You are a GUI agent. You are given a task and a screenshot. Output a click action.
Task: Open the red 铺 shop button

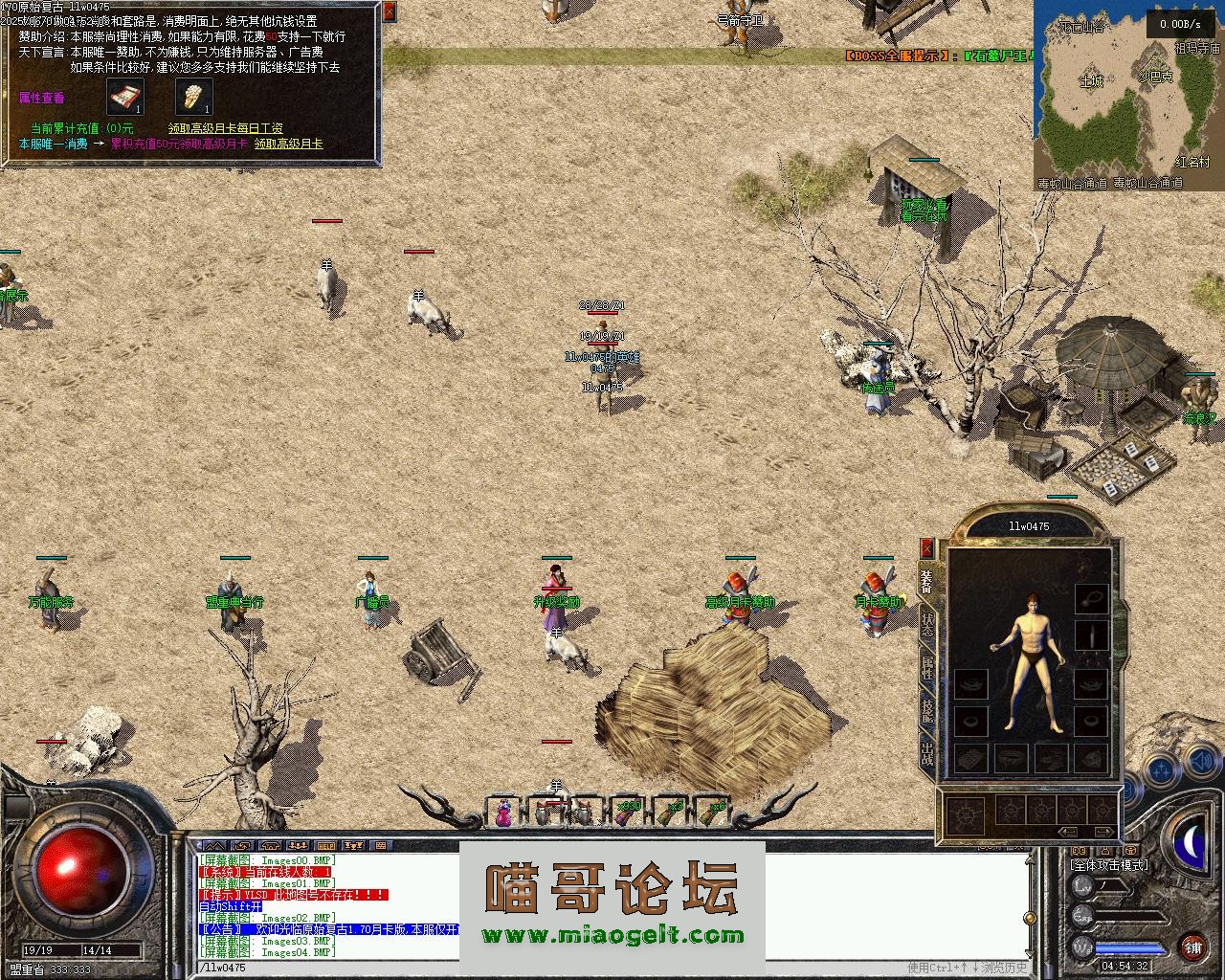pos(1192,948)
